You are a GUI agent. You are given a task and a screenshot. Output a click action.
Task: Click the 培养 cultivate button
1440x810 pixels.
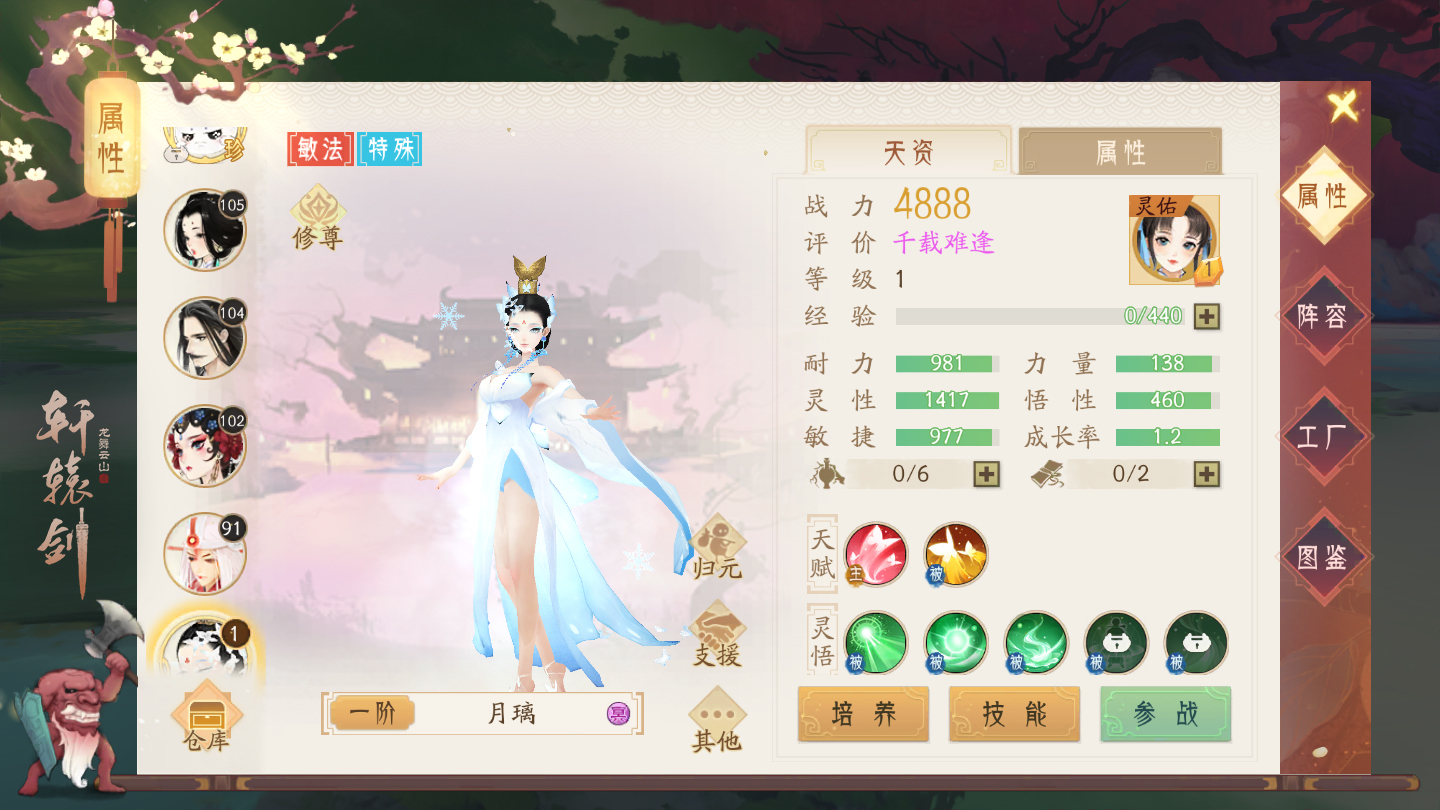[864, 714]
